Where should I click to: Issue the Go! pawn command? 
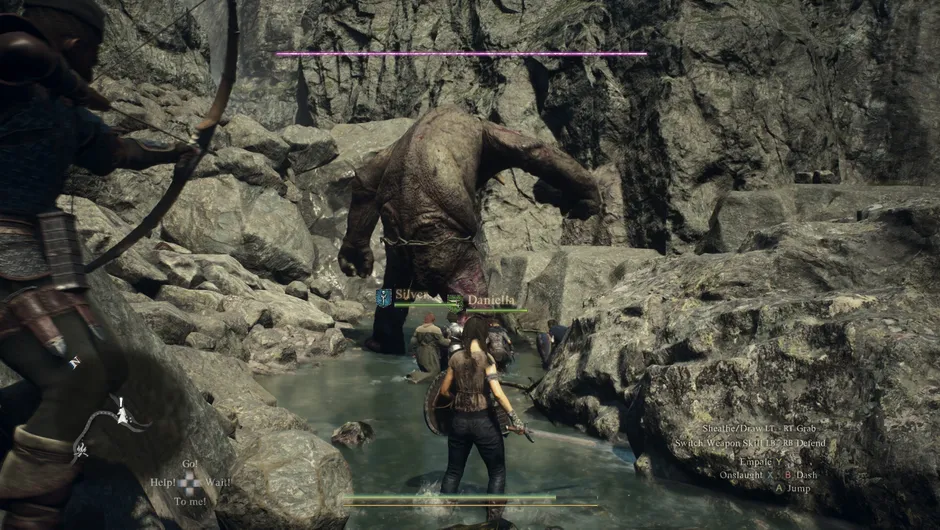[189, 464]
